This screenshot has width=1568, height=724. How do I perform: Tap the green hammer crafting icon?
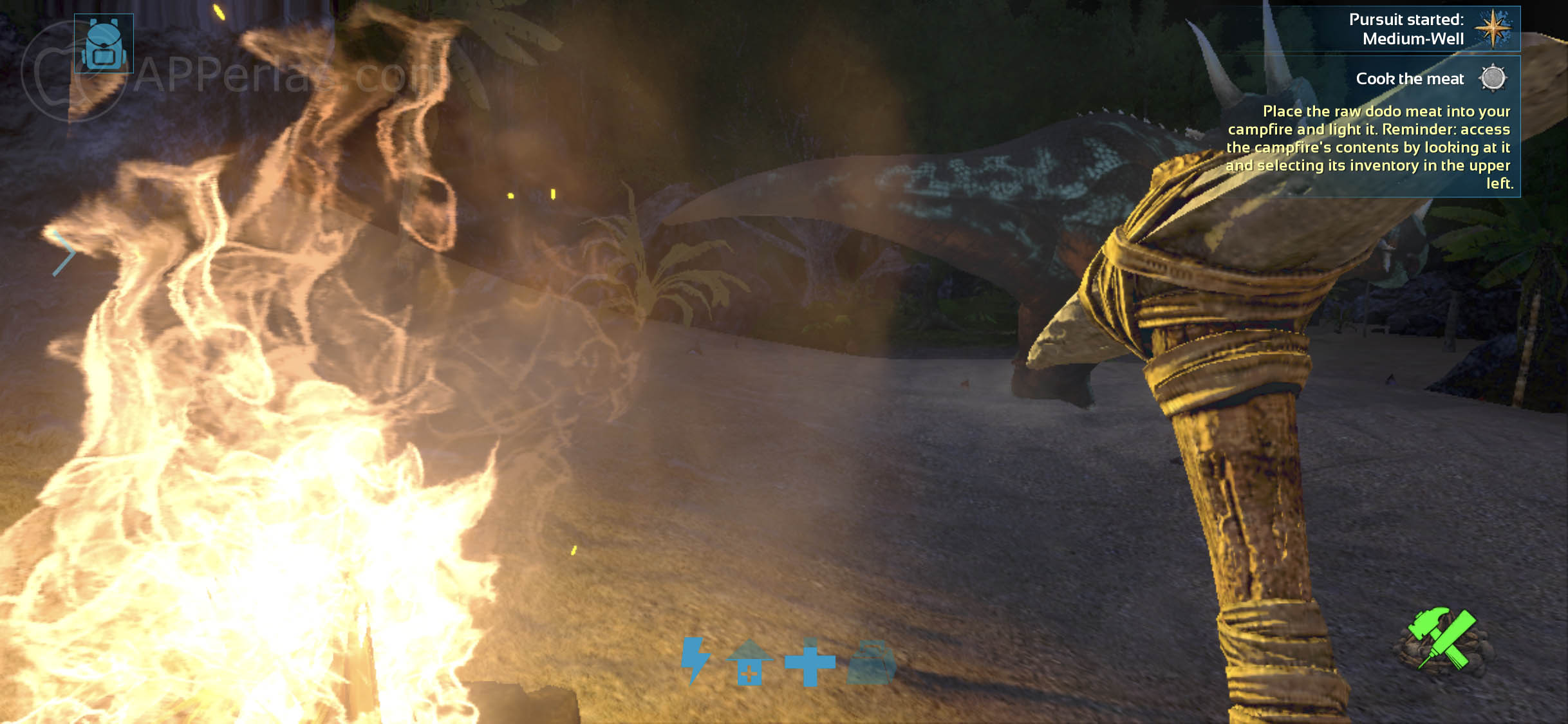tap(1442, 638)
